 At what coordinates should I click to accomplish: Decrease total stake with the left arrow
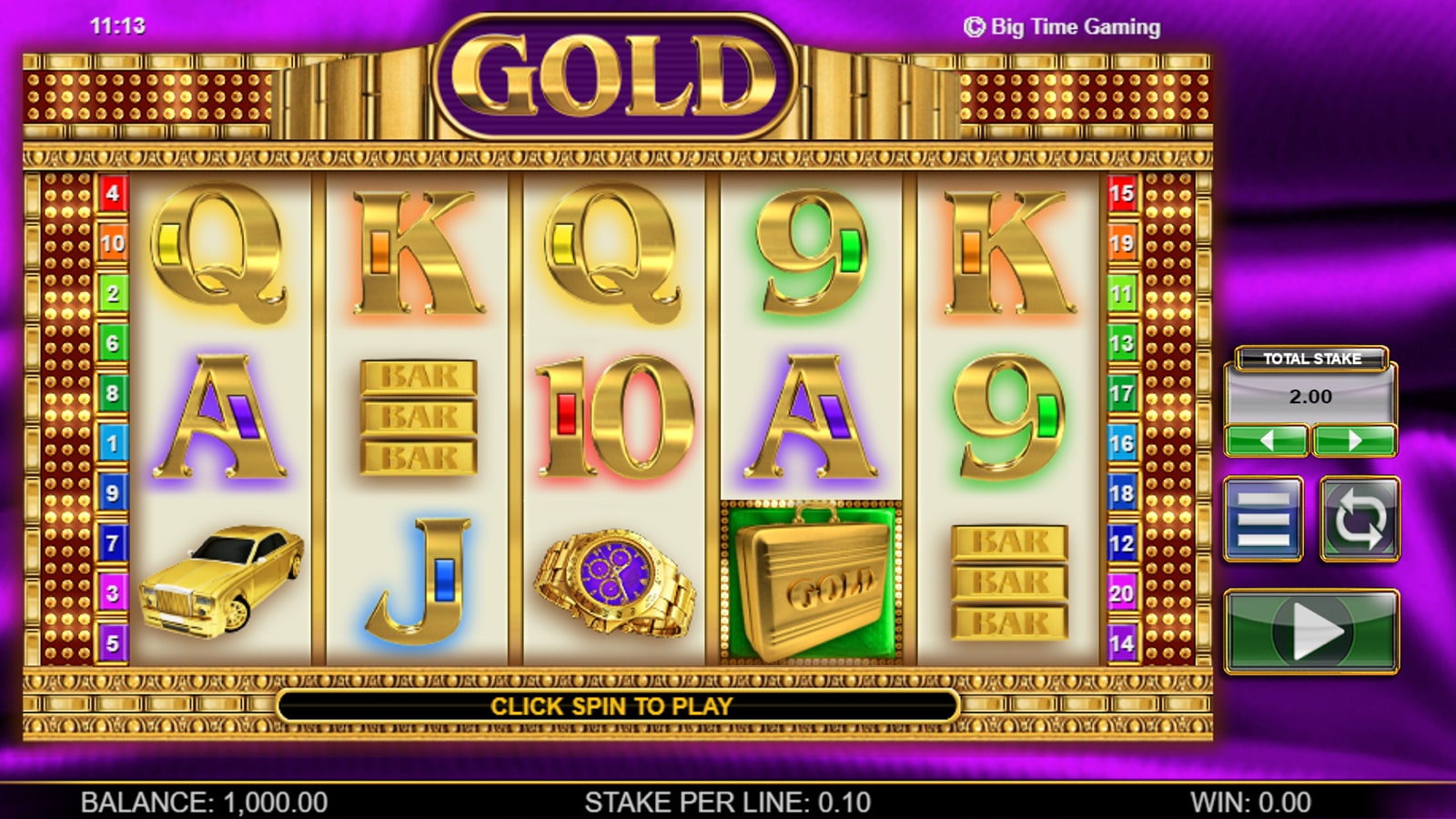click(x=1267, y=441)
